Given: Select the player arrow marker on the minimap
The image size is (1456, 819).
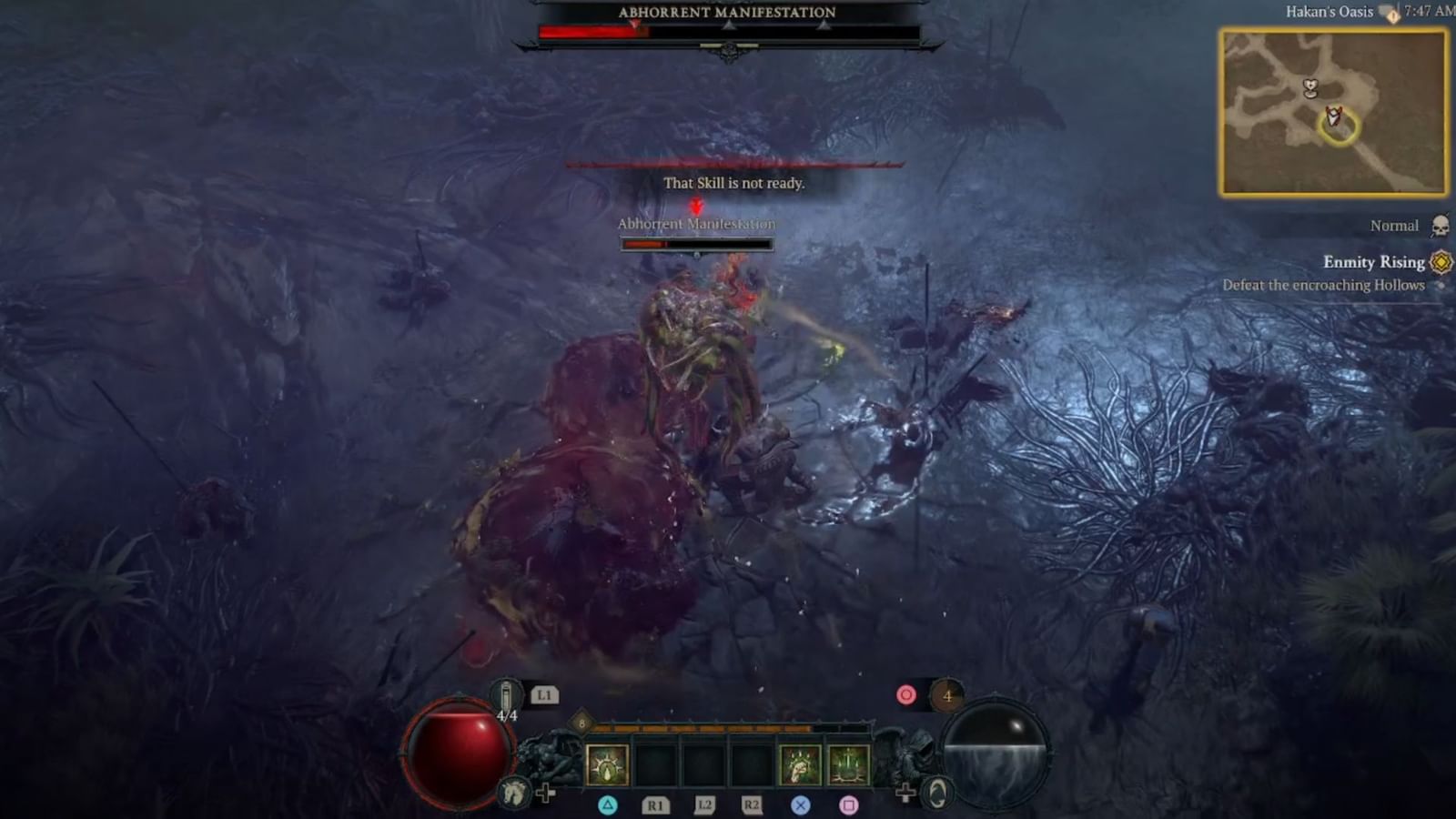Looking at the screenshot, I should [1332, 116].
